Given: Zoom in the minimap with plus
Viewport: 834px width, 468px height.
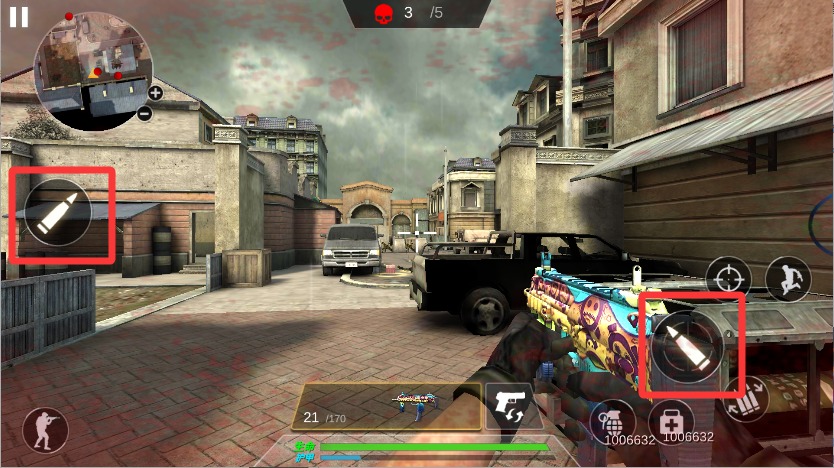Looking at the screenshot, I should point(156,93).
